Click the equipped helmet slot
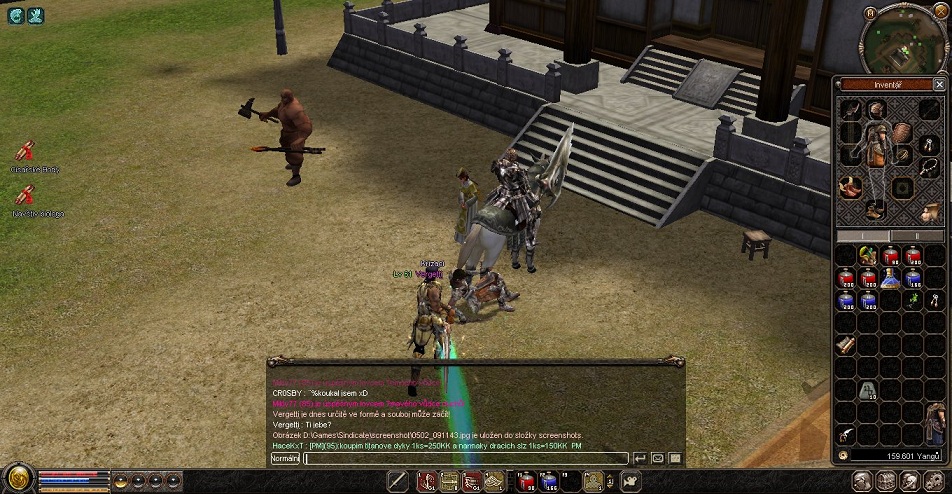The height and width of the screenshot is (494, 952). click(876, 109)
